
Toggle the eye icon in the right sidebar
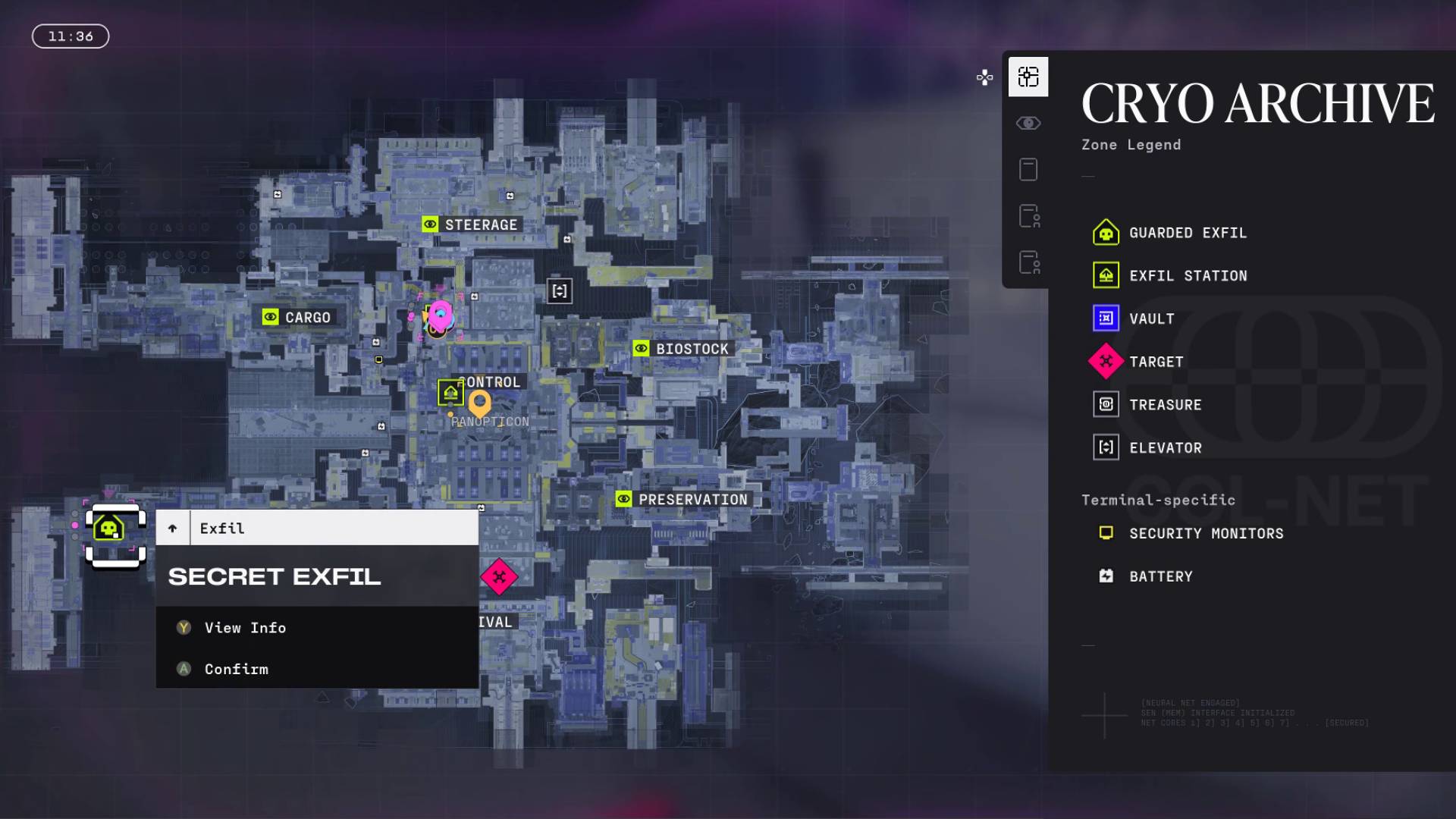click(1028, 123)
